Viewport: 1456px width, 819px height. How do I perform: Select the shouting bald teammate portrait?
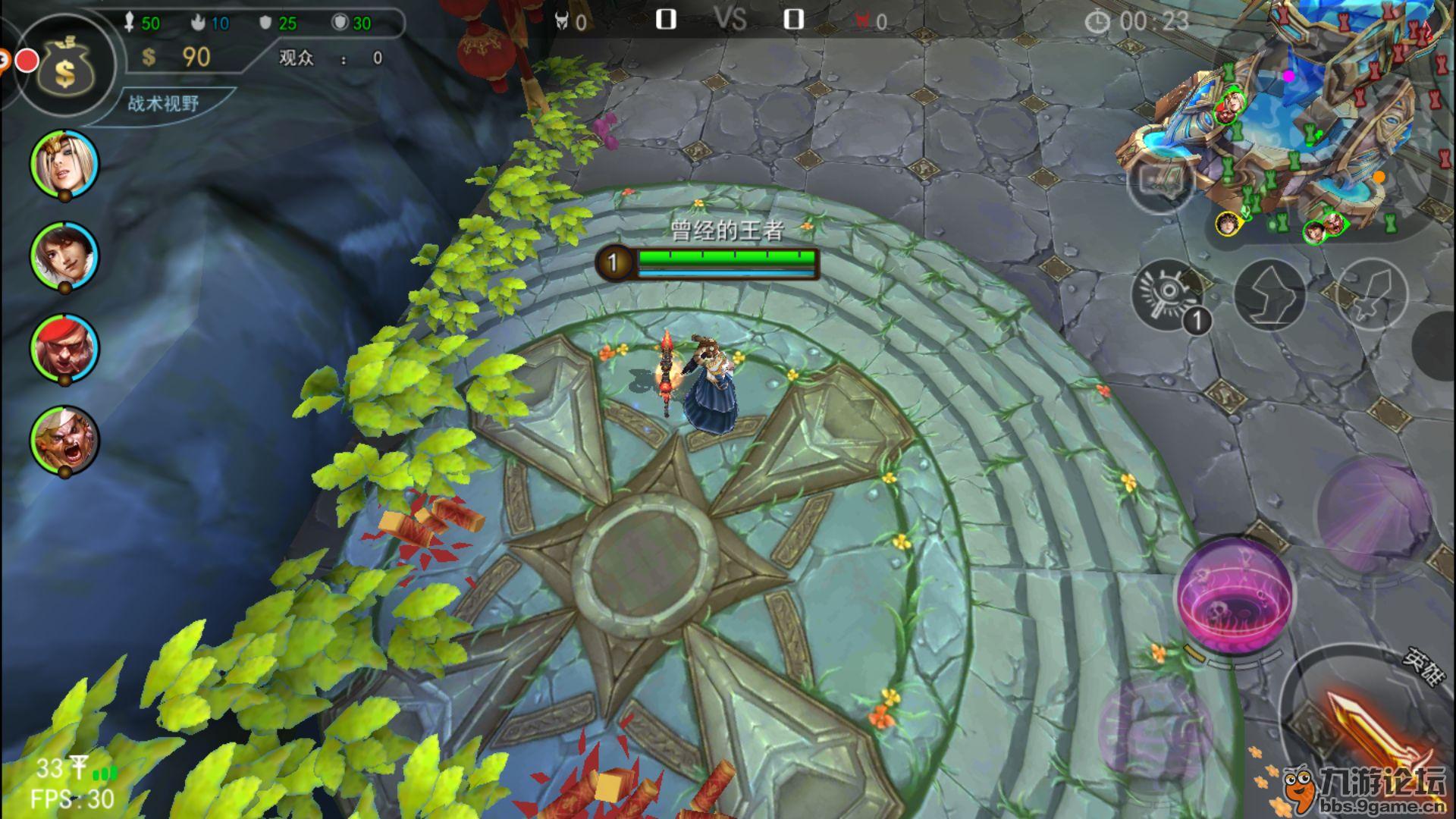pos(64,440)
